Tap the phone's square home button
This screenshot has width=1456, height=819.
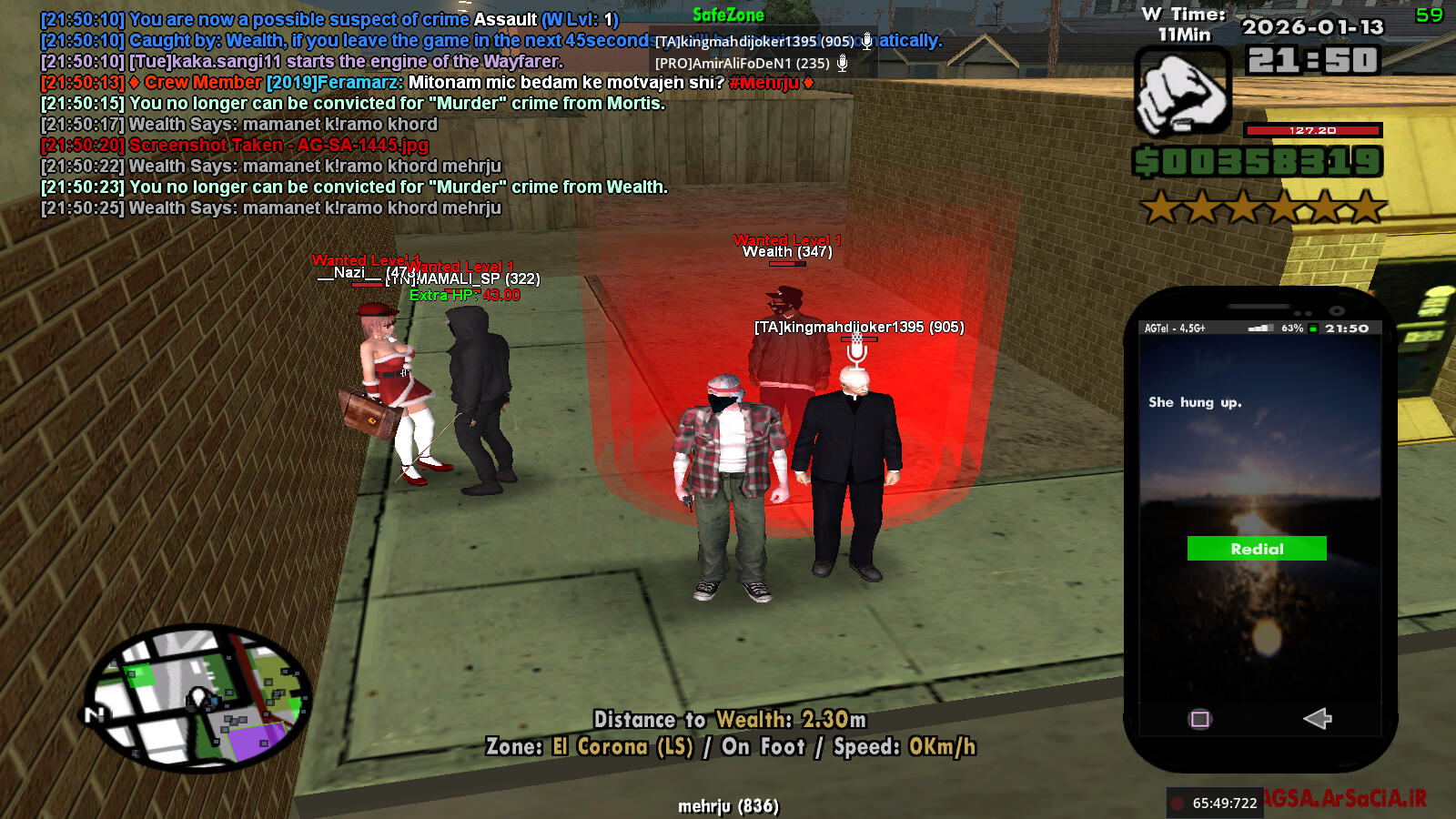[x=1200, y=720]
